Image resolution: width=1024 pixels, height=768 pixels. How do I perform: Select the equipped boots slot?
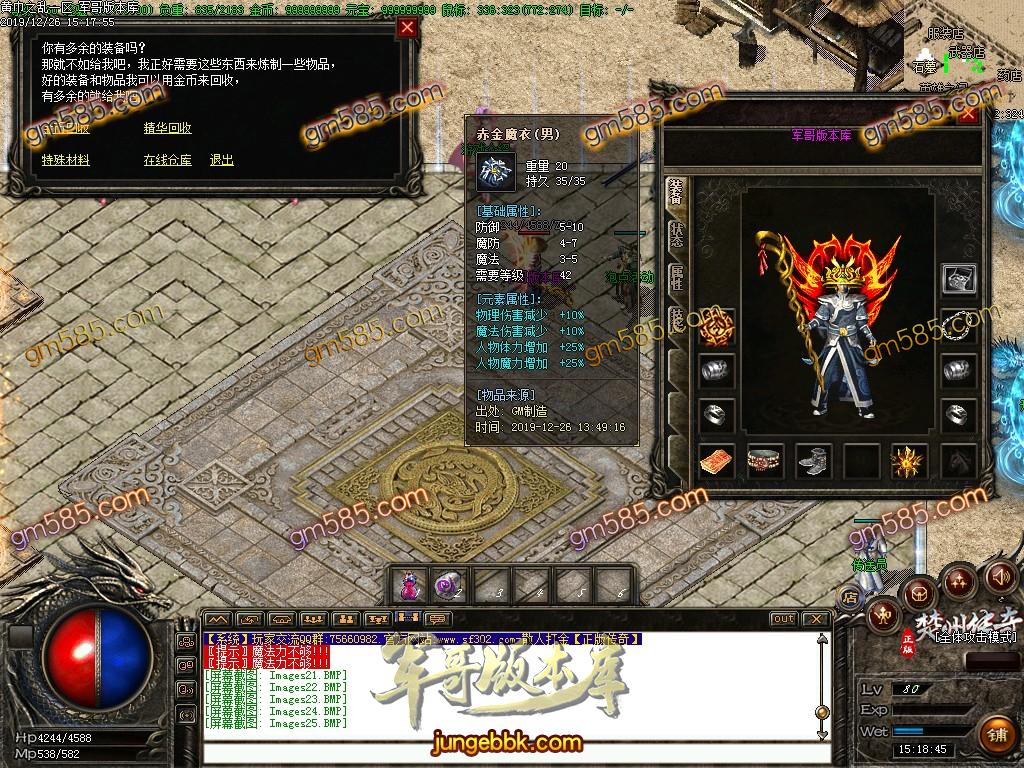coord(813,461)
